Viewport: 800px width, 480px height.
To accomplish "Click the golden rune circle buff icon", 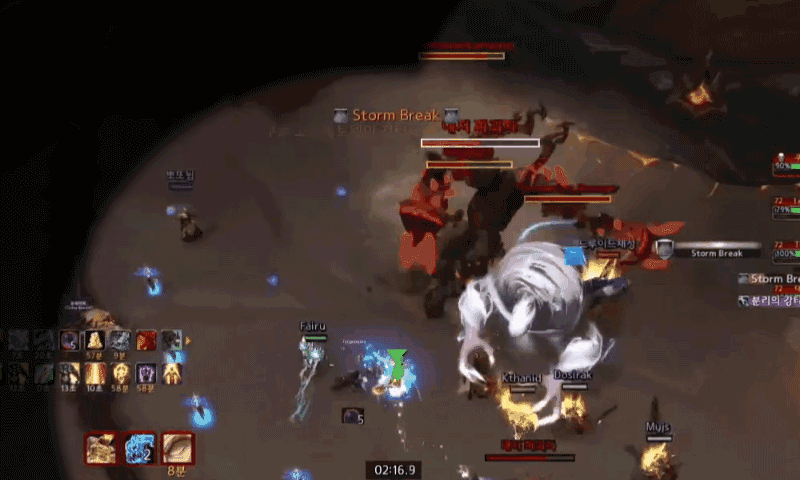I will 121,373.
